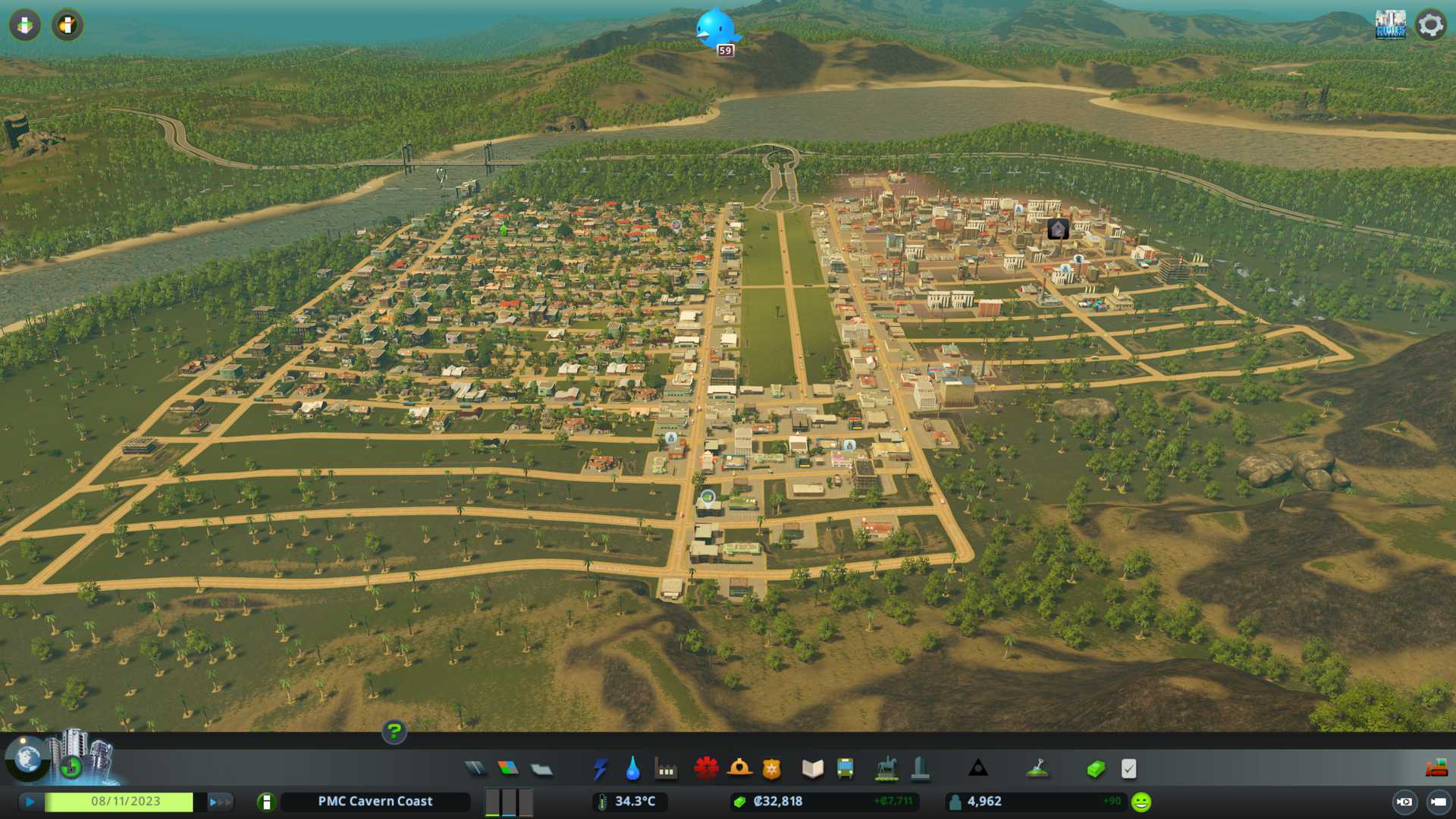Open the Public Transport bus menu
This screenshot has height=819, width=1456.
[x=845, y=769]
